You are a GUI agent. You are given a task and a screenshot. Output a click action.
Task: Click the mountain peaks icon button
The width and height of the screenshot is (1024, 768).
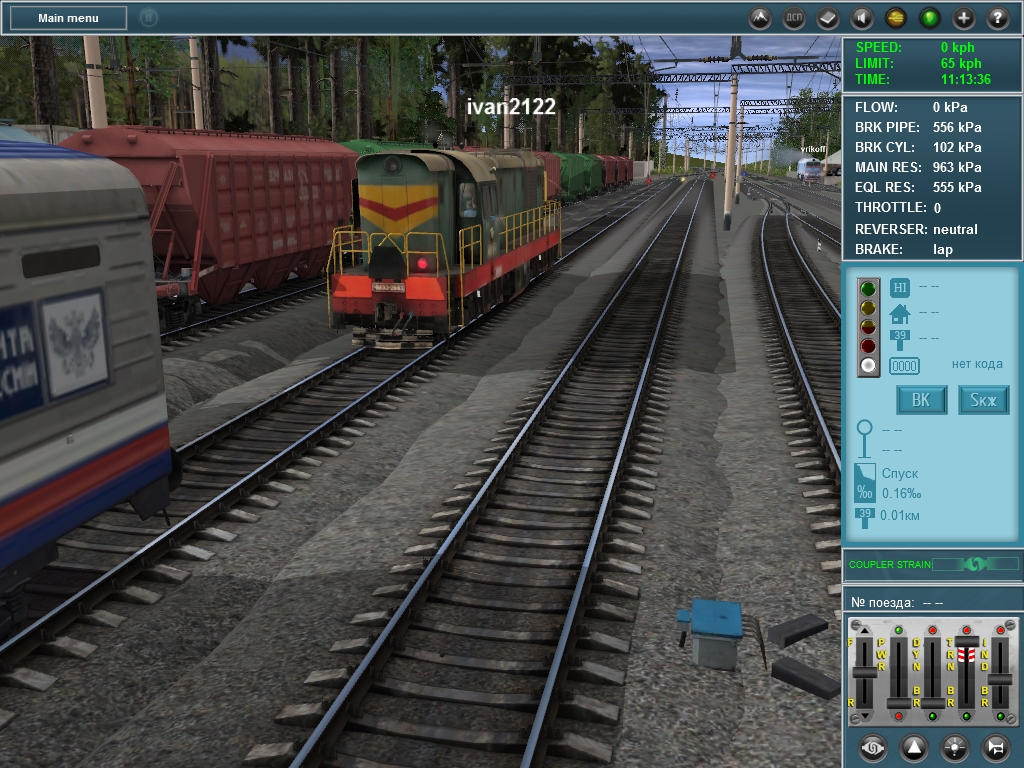click(x=760, y=18)
